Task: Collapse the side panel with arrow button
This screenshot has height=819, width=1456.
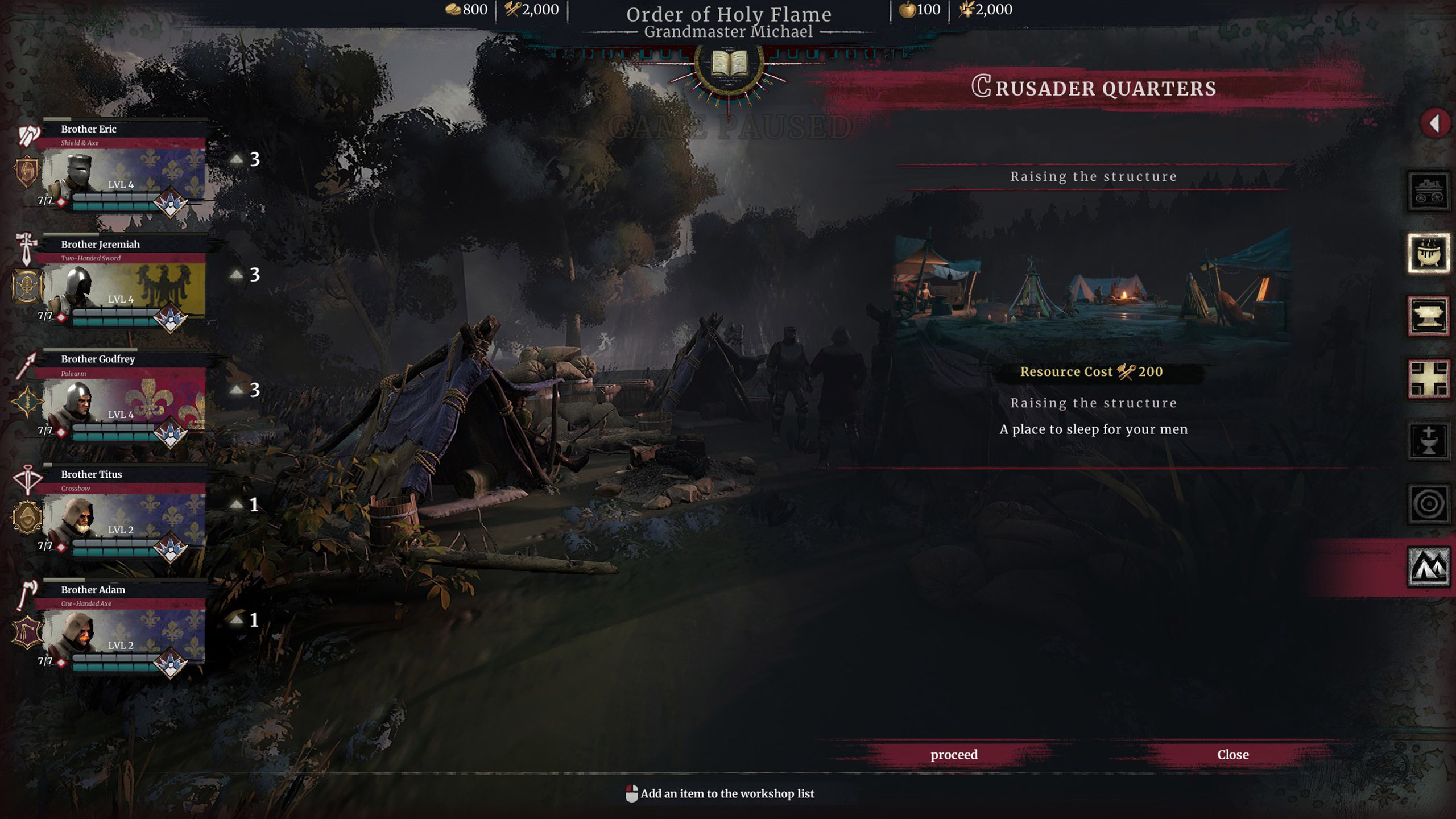Action: tap(1434, 123)
